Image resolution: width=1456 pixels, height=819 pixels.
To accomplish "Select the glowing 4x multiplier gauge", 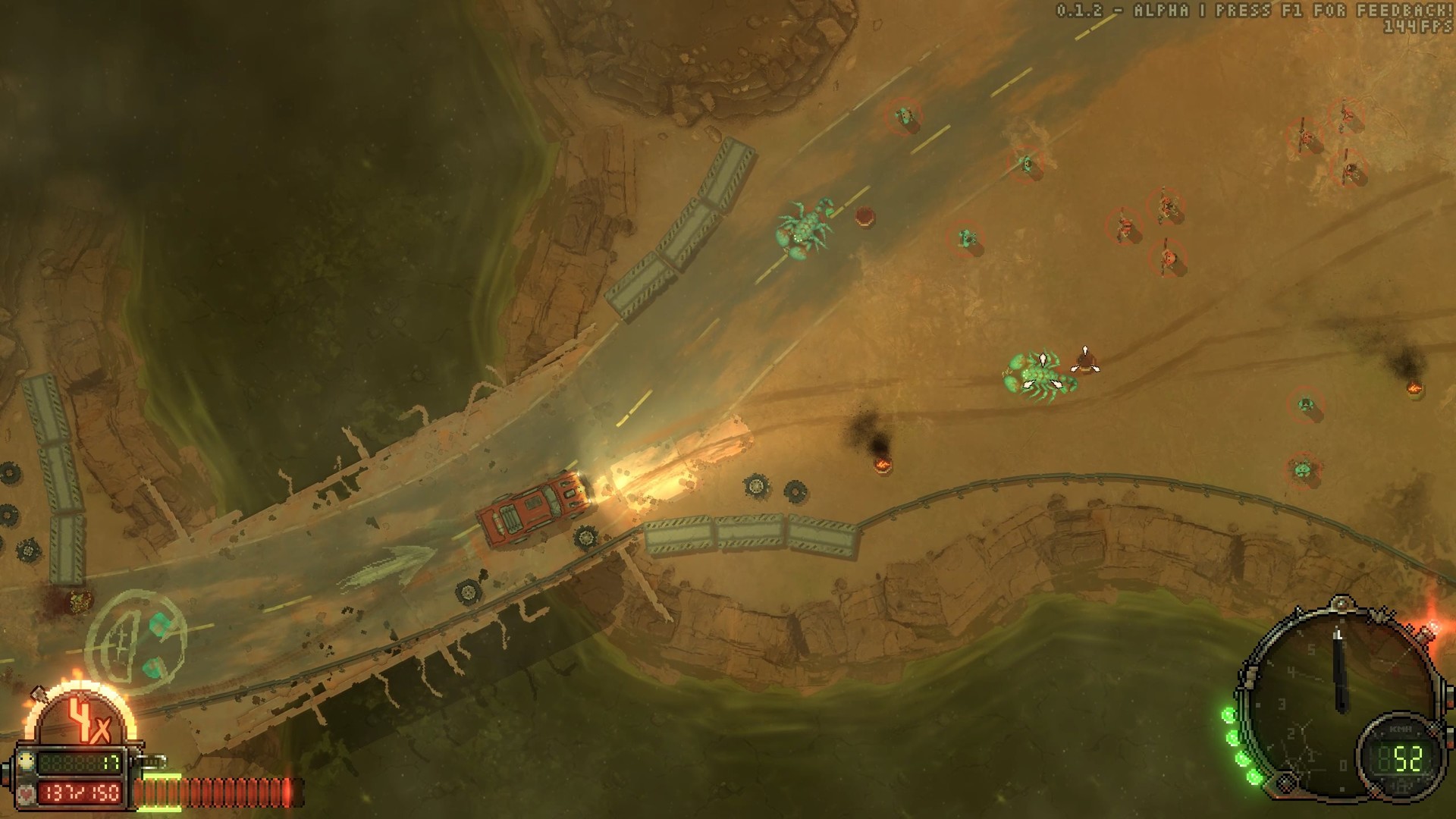I will 82,718.
